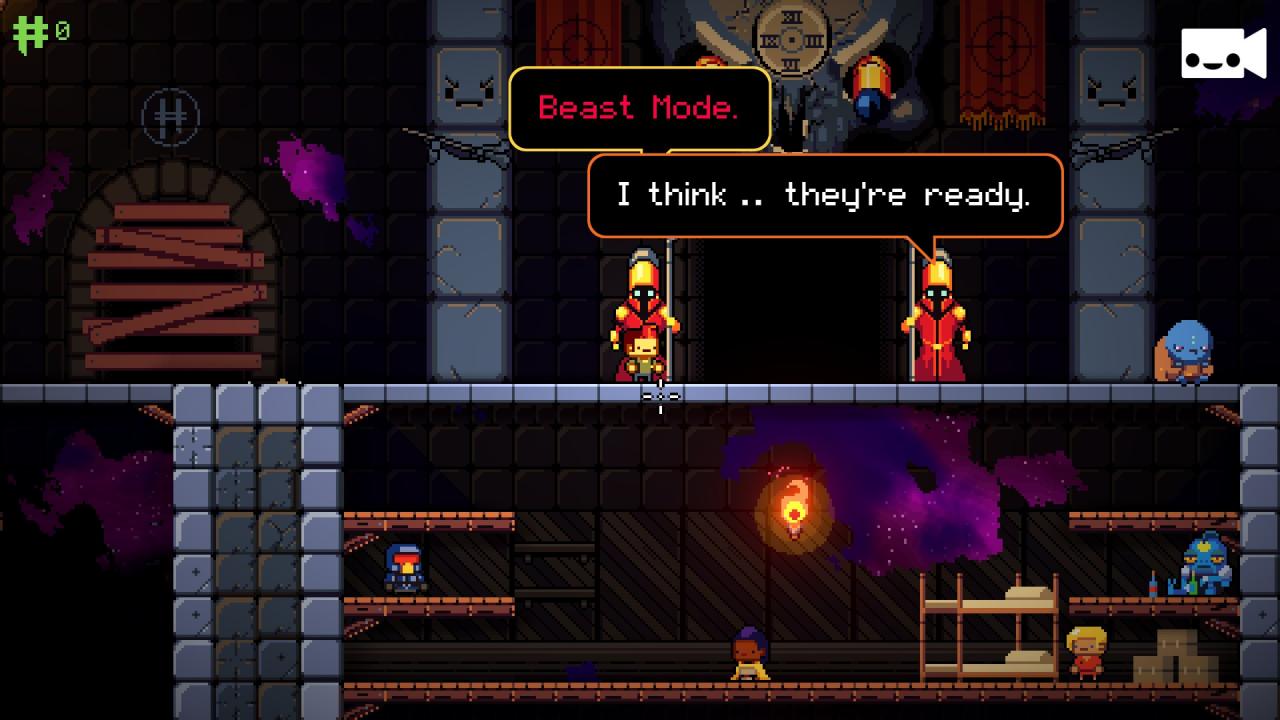This screenshot has height=720, width=1280.
Task: Click the white camera icon
Action: point(1222,54)
